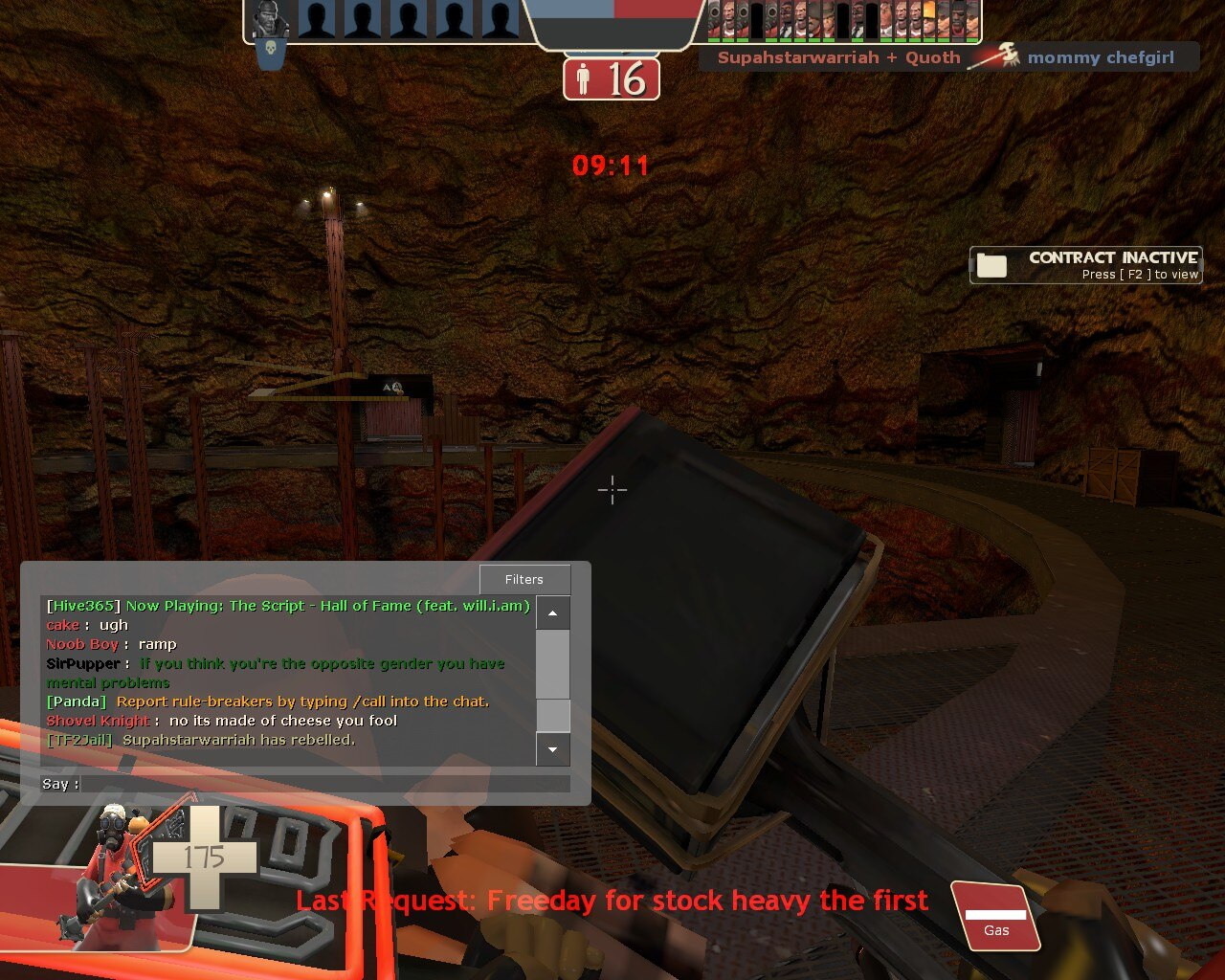The width and height of the screenshot is (1225, 980).
Task: Click the round timer showing 09:11
Action: coord(612,165)
